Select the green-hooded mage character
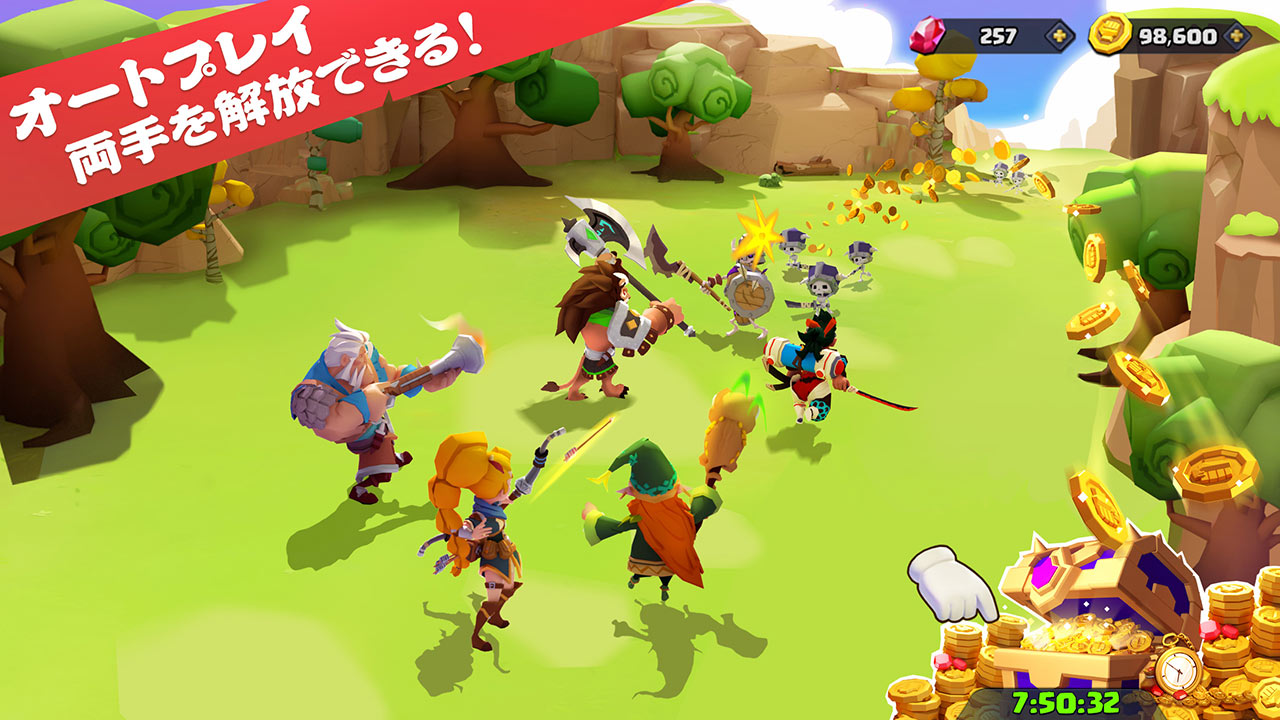The height and width of the screenshot is (720, 1280). coord(655,520)
